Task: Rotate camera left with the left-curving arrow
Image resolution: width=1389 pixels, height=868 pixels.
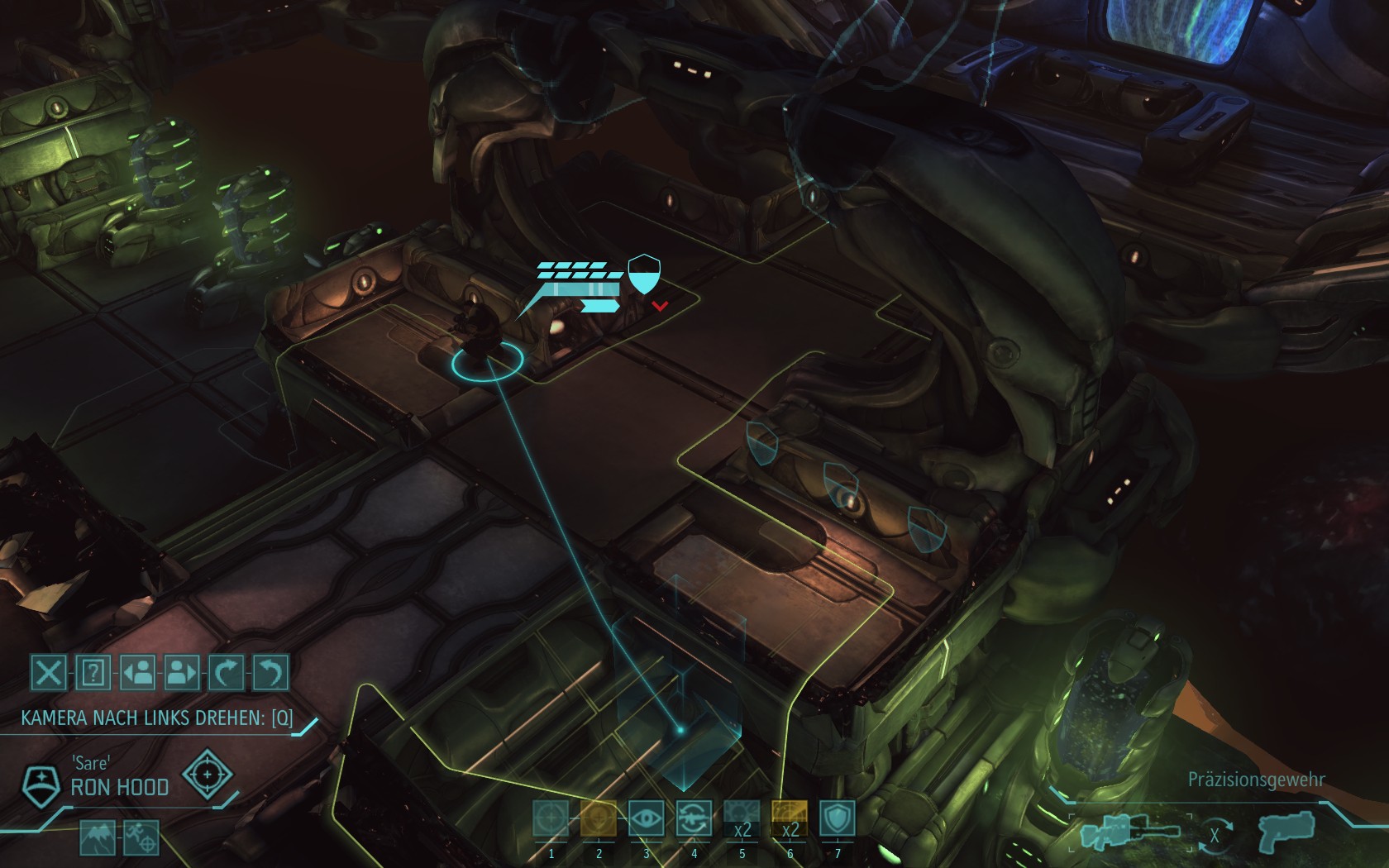Action: 270,673
